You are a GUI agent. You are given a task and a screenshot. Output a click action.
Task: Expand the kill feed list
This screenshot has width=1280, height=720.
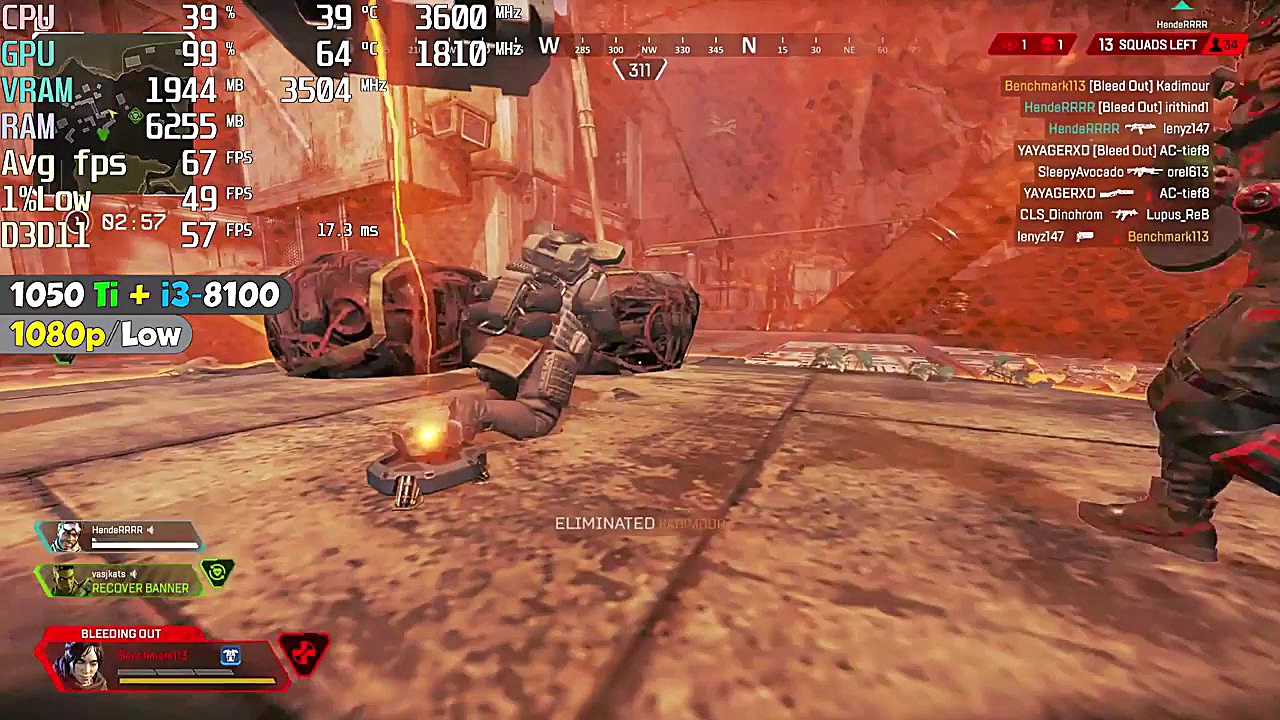[x=1100, y=160]
